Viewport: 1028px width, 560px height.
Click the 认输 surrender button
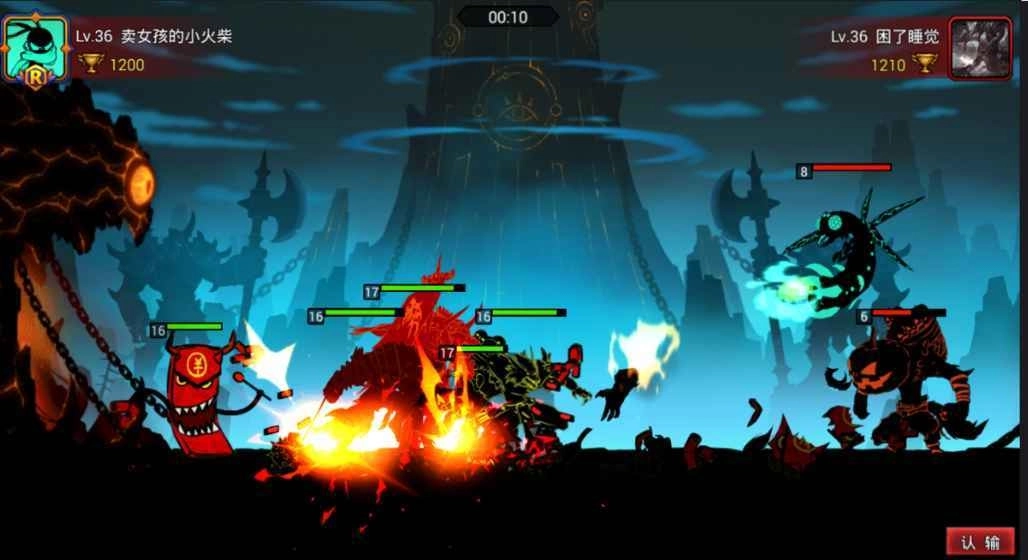980,541
